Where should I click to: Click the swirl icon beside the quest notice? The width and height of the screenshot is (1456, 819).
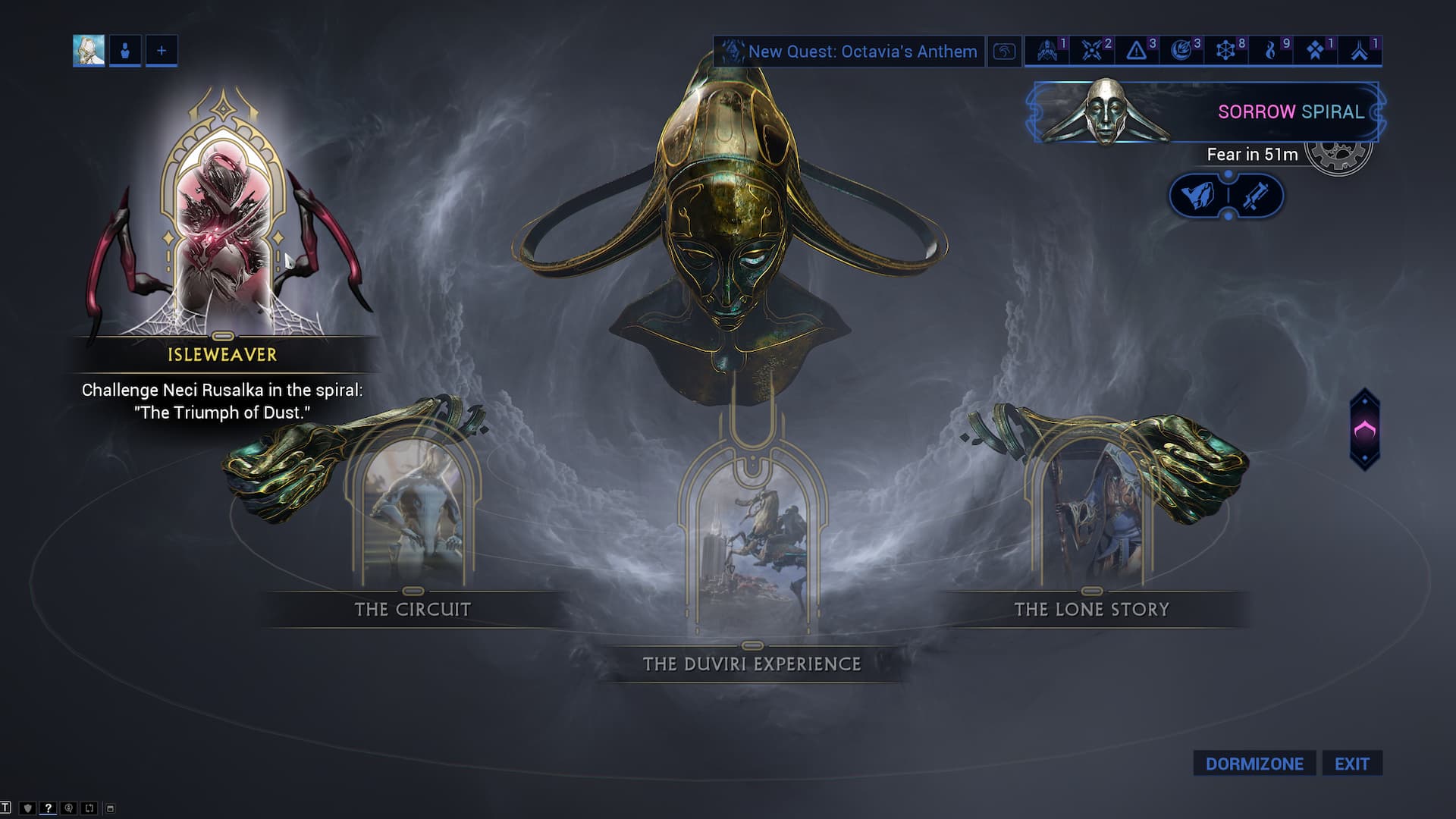click(1004, 52)
